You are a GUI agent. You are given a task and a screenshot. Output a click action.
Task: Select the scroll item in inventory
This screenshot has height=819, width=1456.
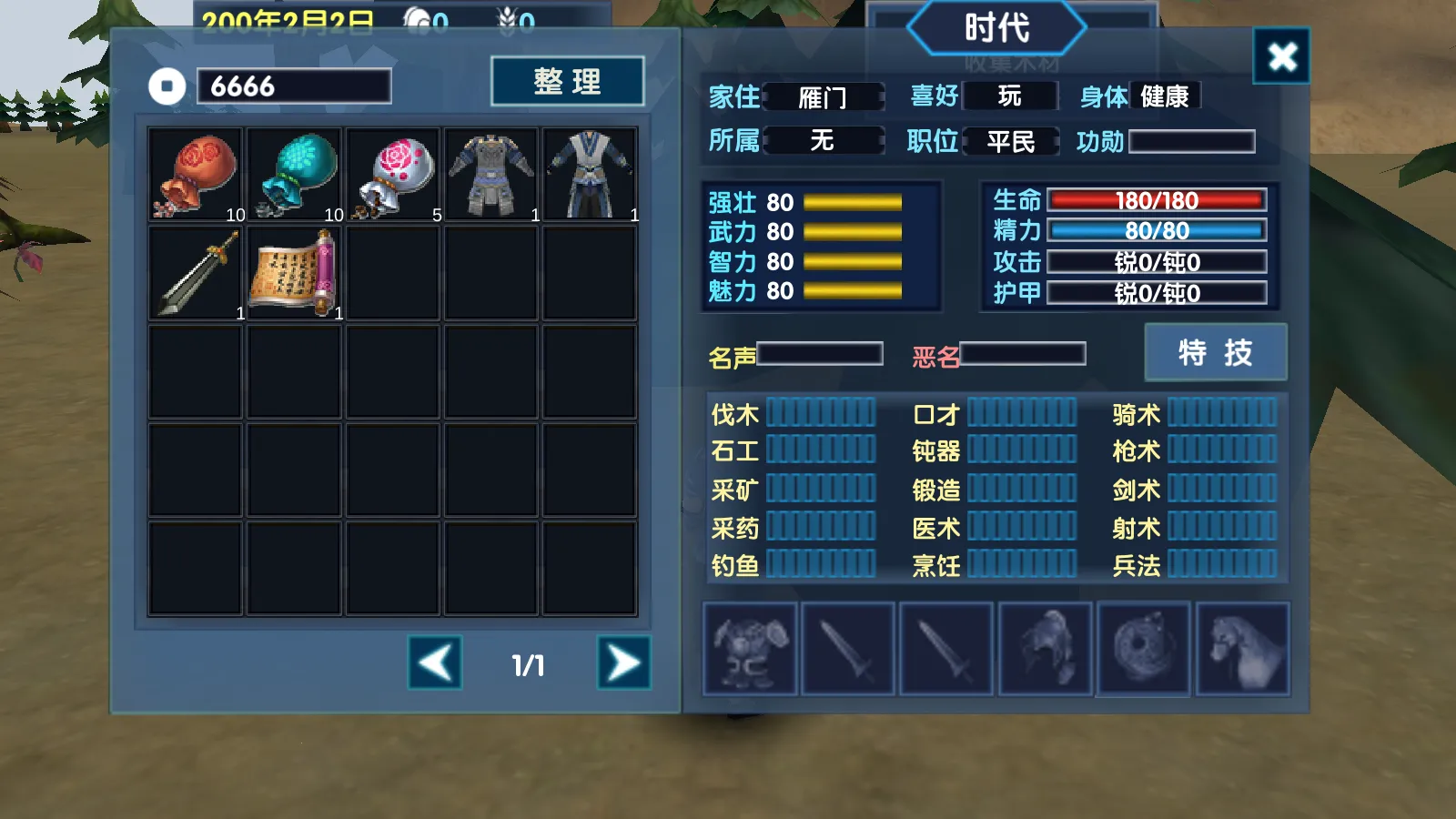pyautogui.click(x=294, y=273)
